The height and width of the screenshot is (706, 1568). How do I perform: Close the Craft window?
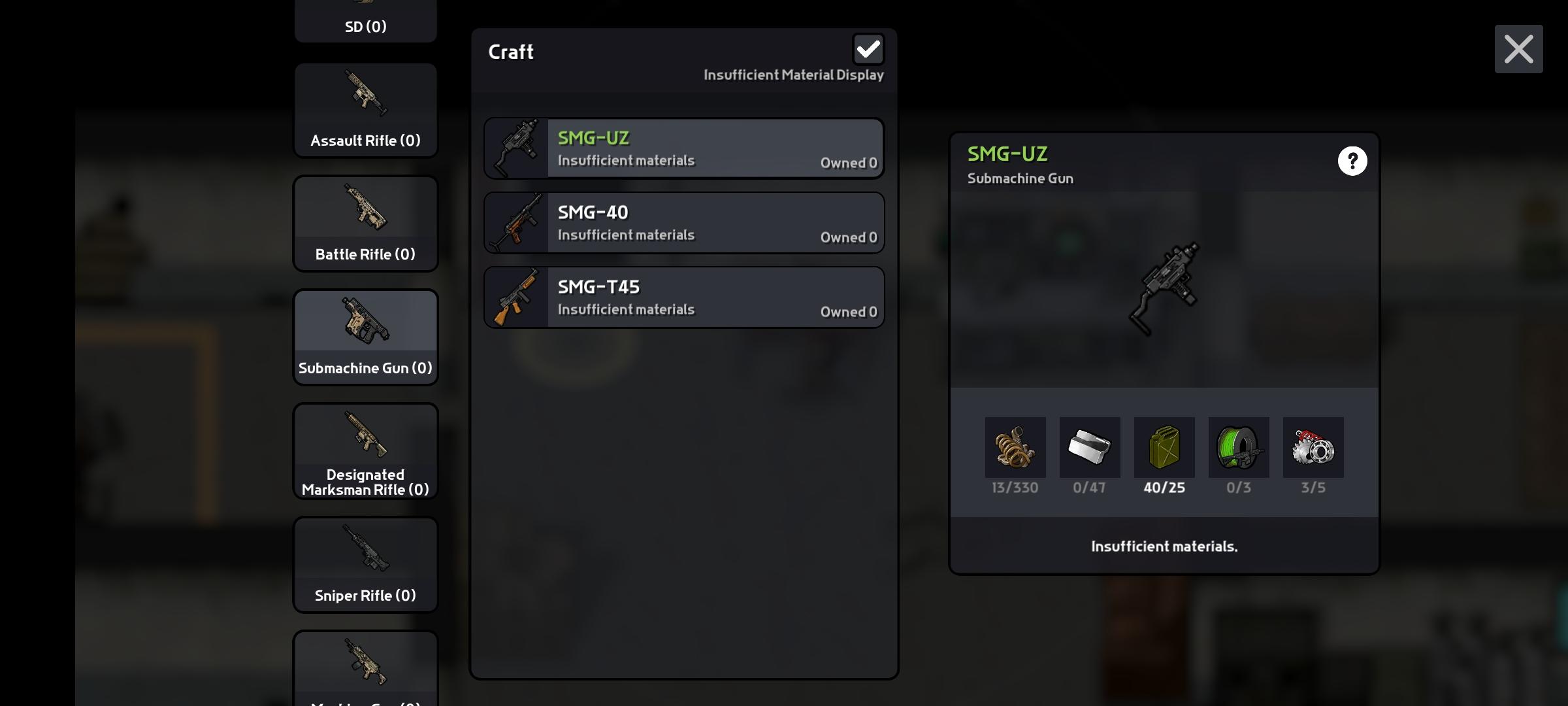(x=1518, y=49)
